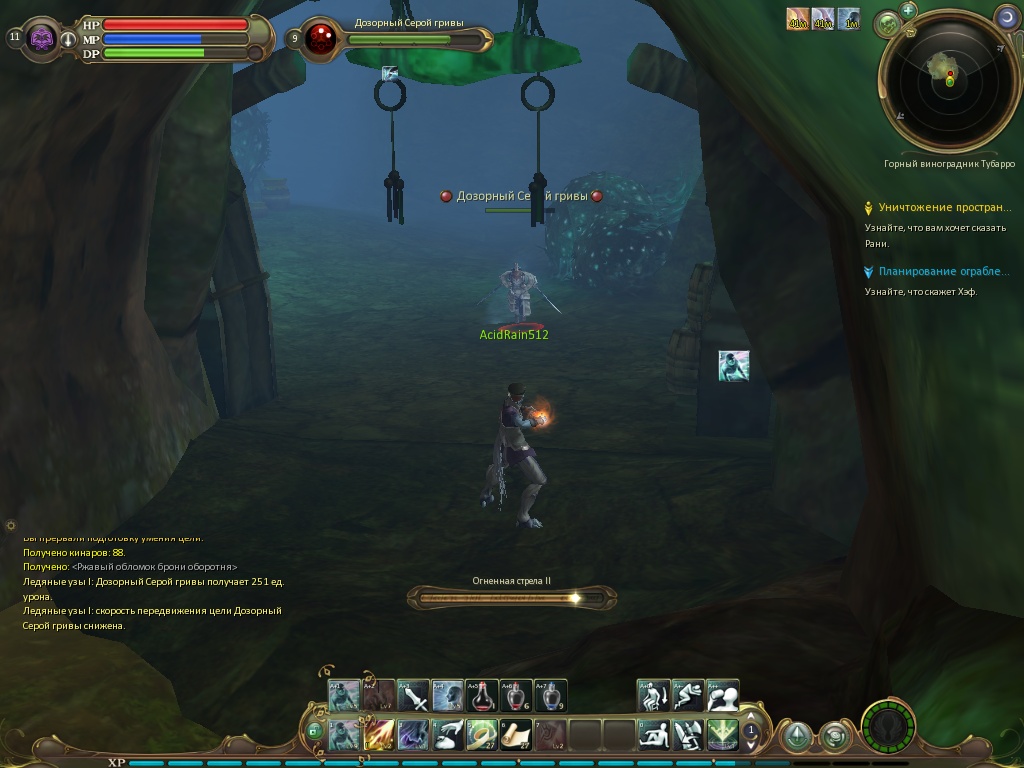The image size is (1024, 768).
Task: Use the rolled bandage item with count 27
Action: (482, 736)
